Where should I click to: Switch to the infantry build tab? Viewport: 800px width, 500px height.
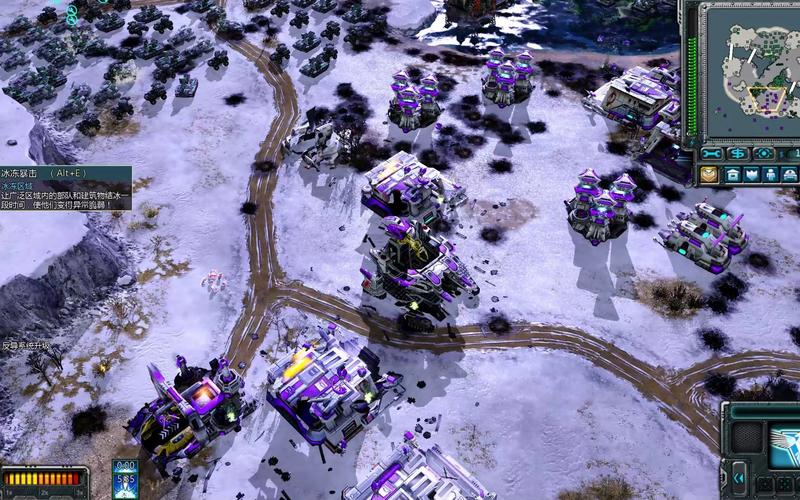pos(771,174)
